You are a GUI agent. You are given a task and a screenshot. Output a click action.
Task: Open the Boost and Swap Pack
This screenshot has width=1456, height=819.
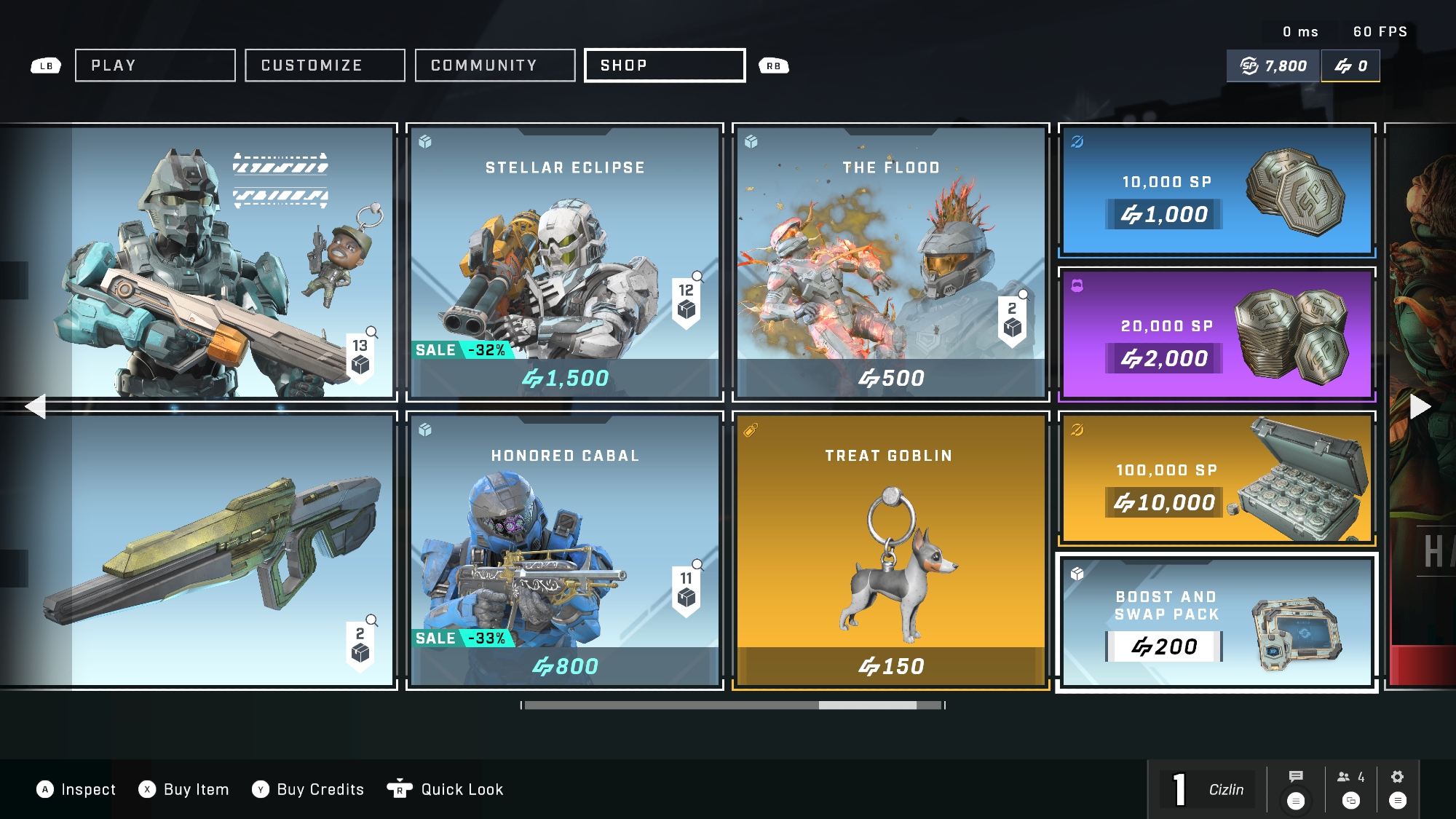1216,622
